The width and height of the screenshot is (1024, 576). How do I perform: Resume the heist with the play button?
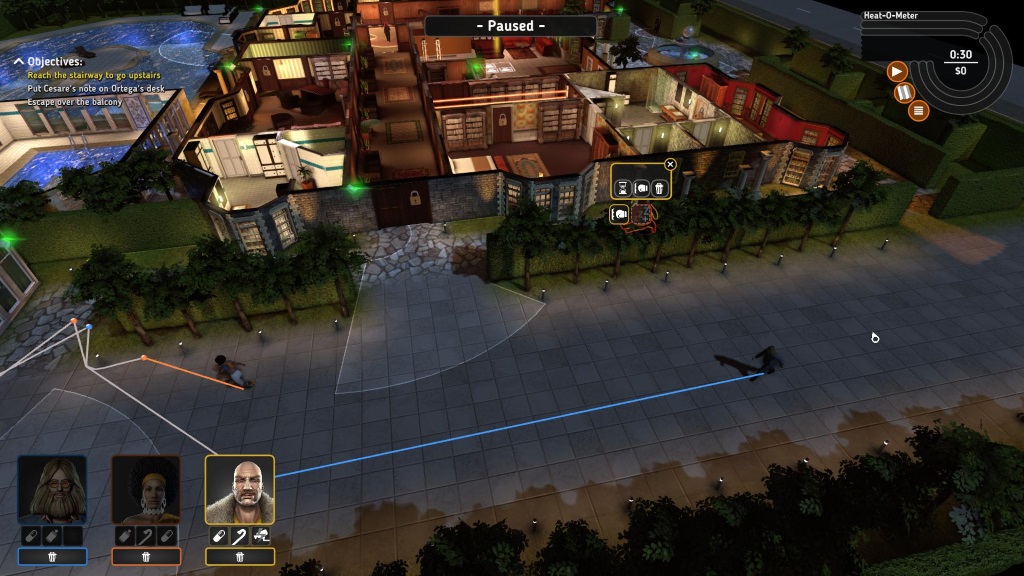[897, 71]
